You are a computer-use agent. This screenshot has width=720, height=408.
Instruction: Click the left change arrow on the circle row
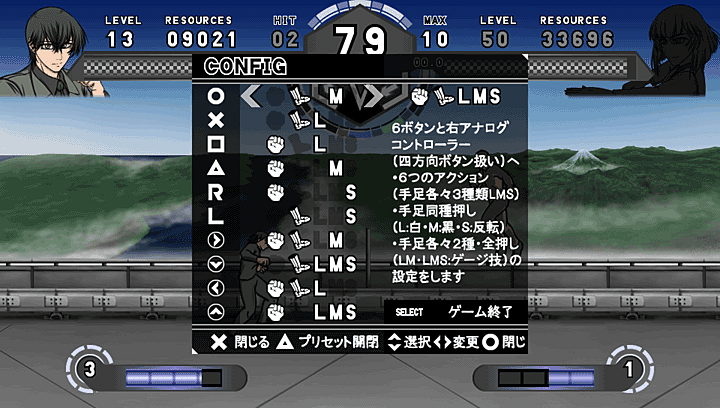[251, 97]
